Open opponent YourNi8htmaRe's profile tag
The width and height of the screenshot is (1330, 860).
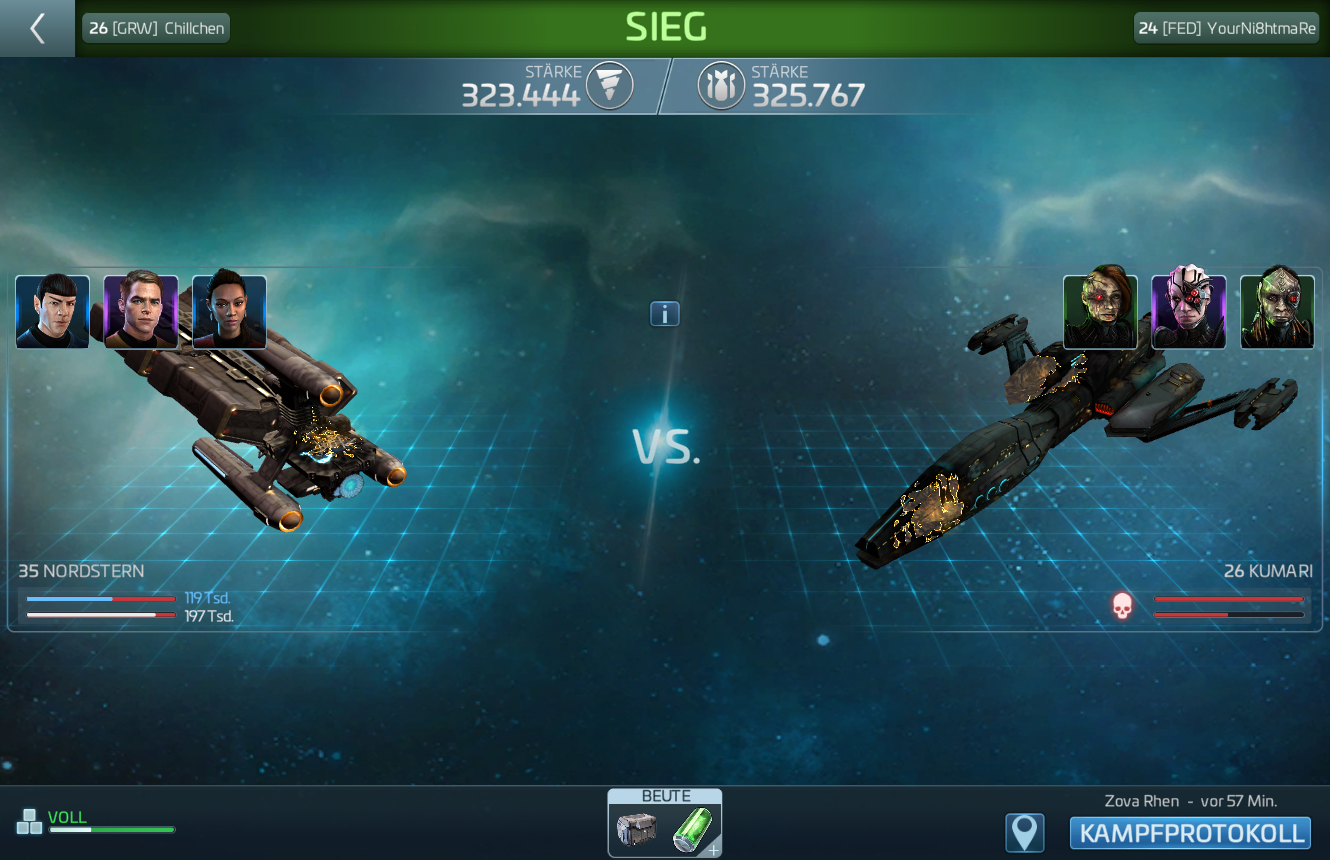point(1226,28)
